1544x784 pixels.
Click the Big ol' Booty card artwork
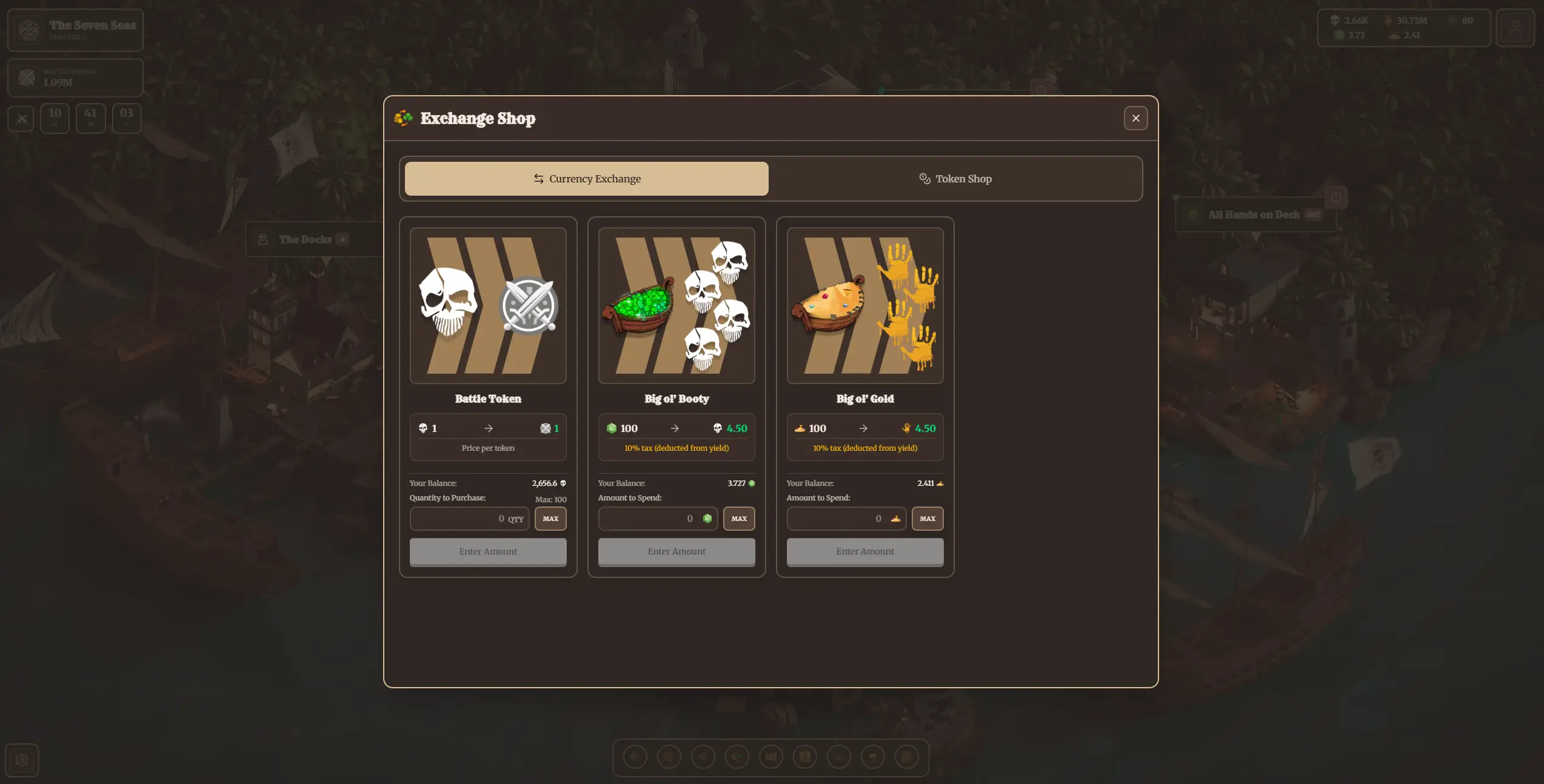(x=676, y=306)
